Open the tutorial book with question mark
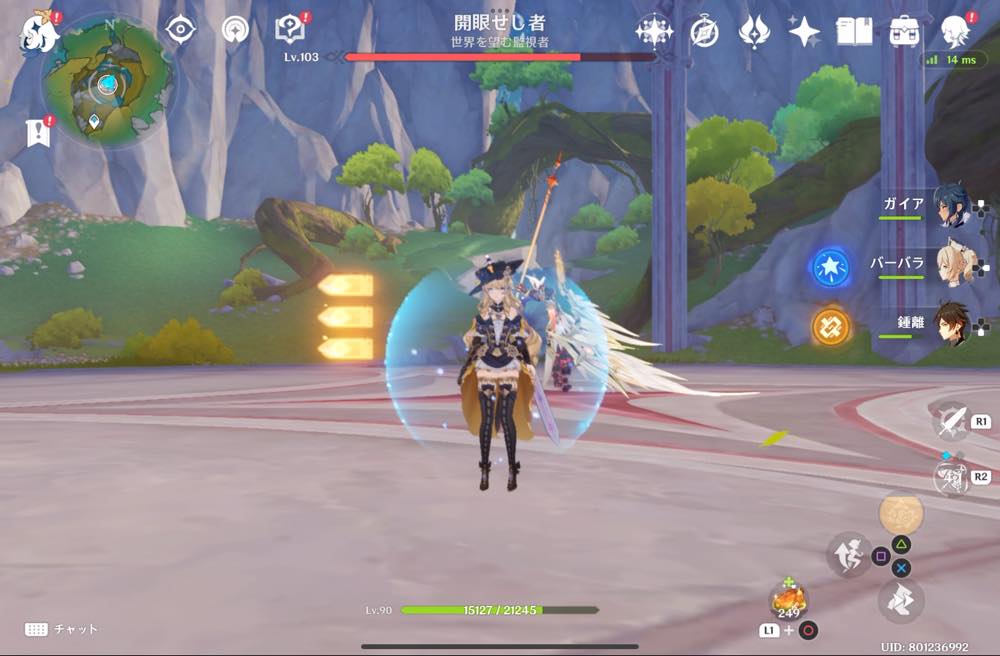The width and height of the screenshot is (1000, 656). tap(290, 30)
